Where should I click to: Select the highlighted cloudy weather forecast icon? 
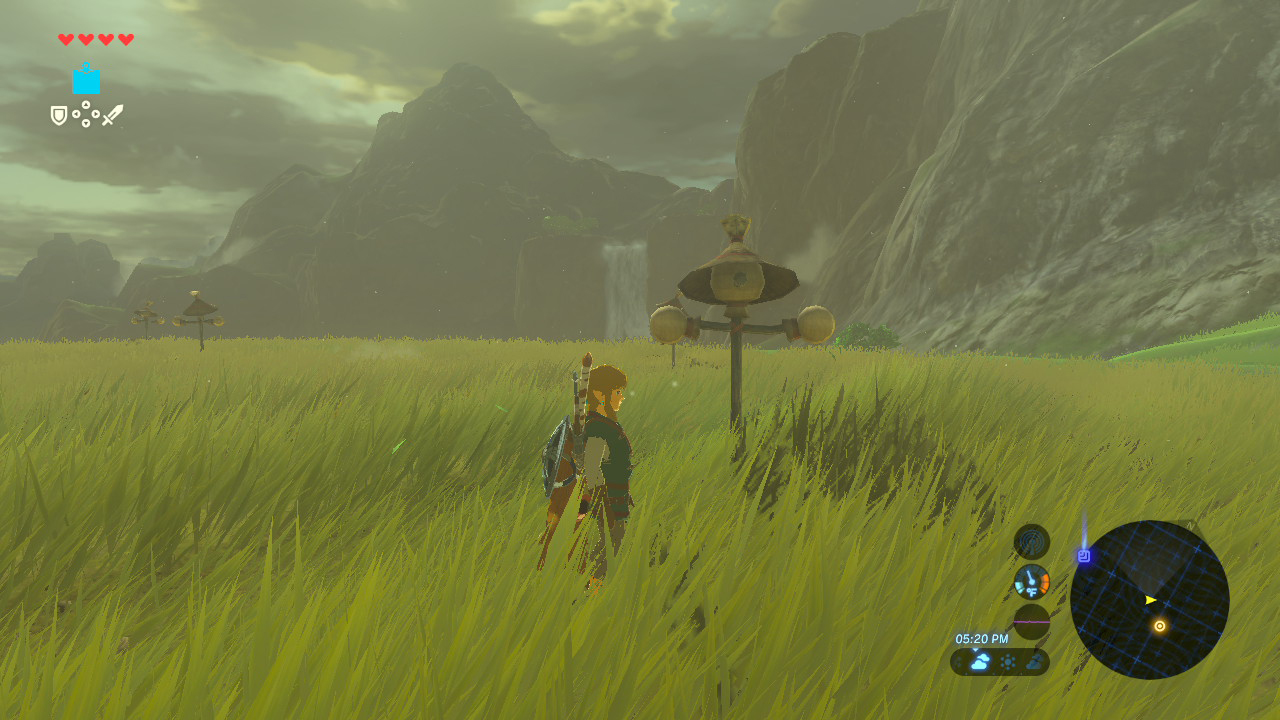[x=980, y=661]
